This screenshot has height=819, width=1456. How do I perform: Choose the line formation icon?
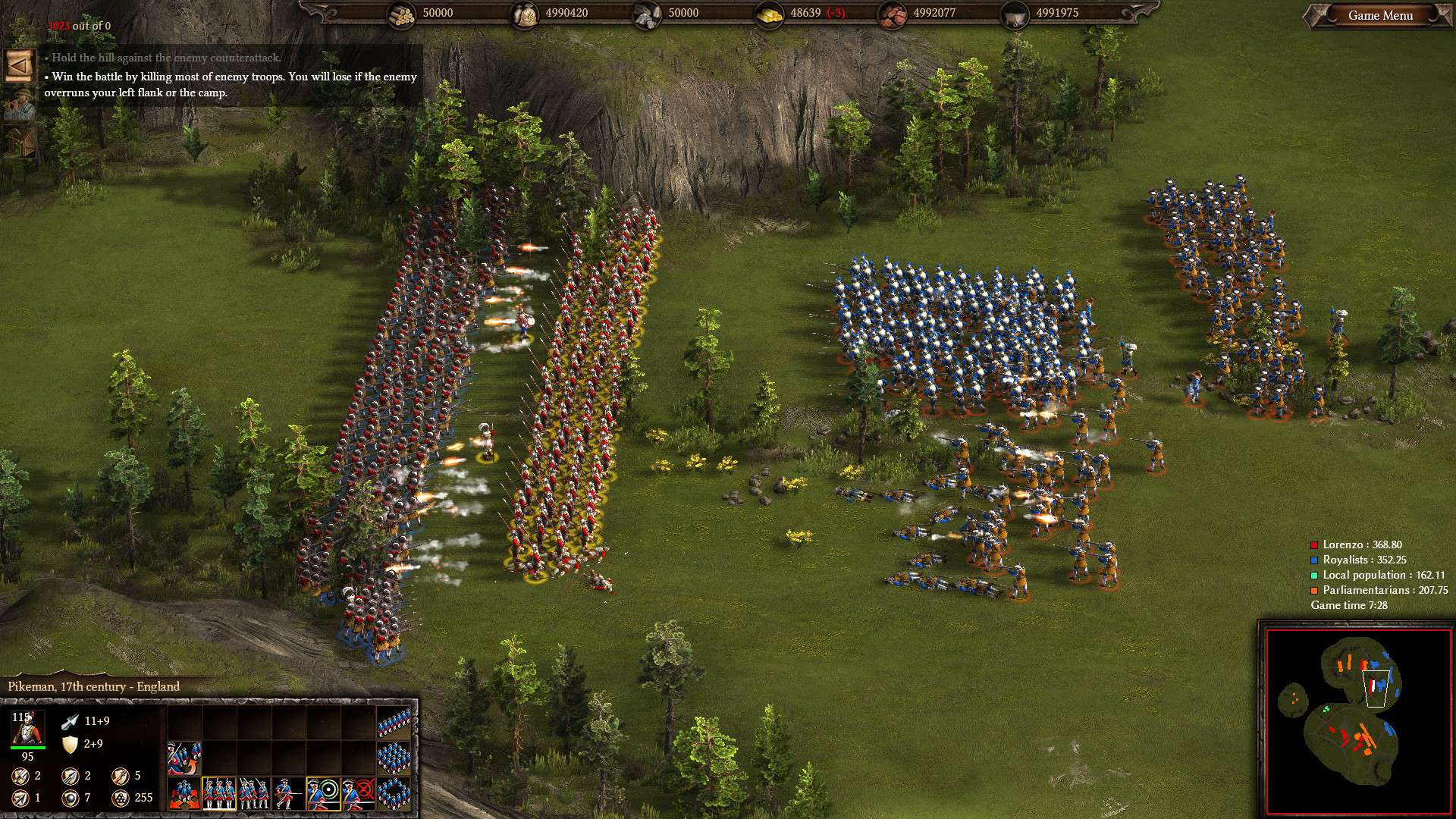[394, 723]
